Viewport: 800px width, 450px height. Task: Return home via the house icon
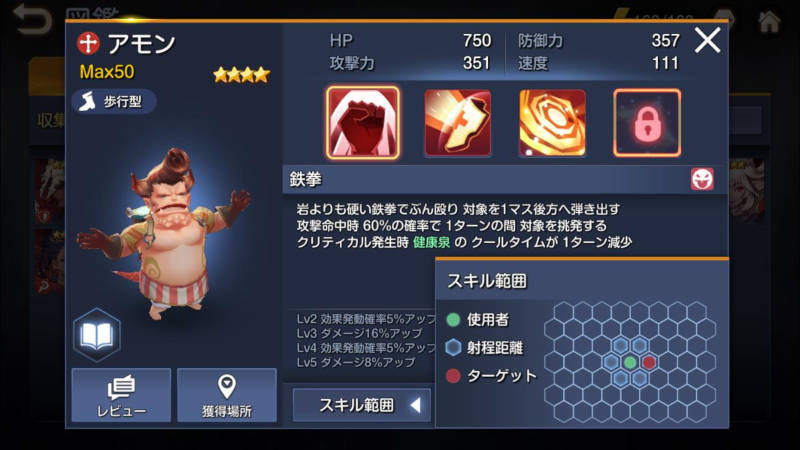pos(768,20)
